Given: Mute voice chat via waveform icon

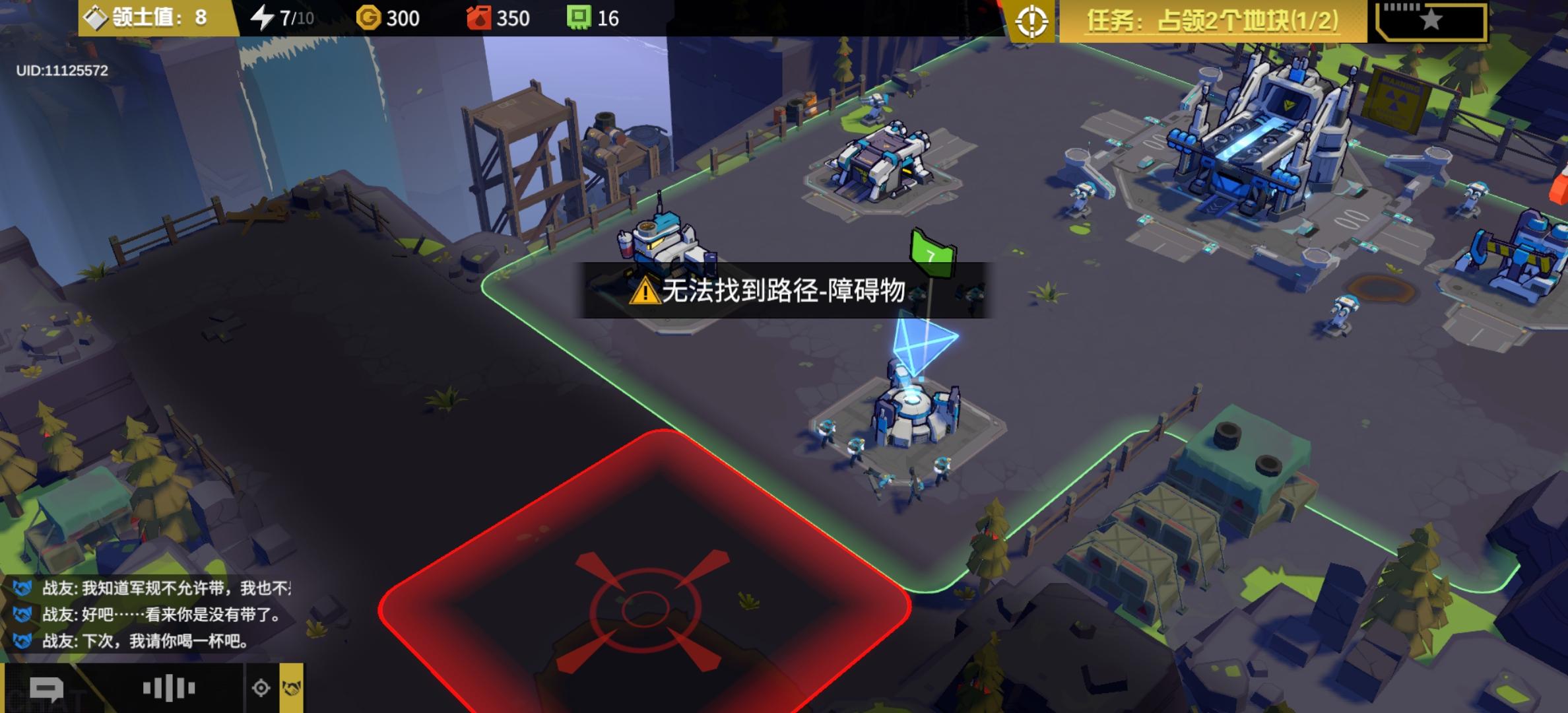Looking at the screenshot, I should 168,687.
